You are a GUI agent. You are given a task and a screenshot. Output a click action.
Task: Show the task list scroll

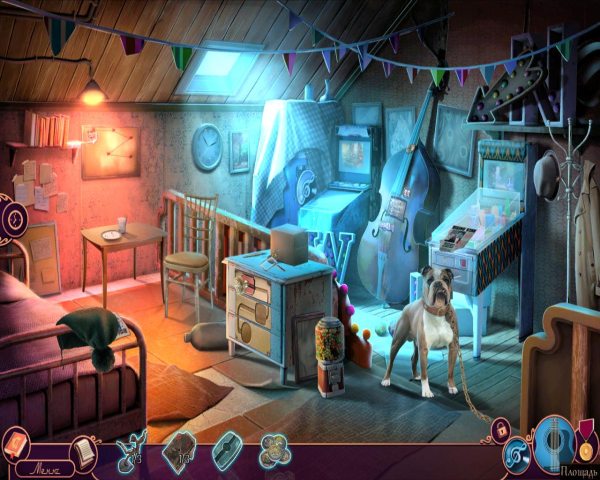coord(86,449)
